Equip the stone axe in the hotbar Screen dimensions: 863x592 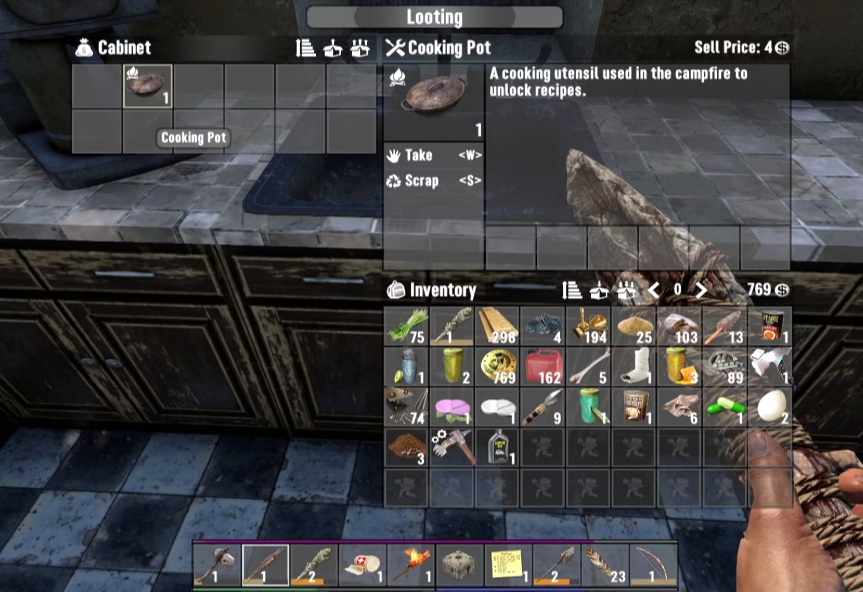coord(217,565)
